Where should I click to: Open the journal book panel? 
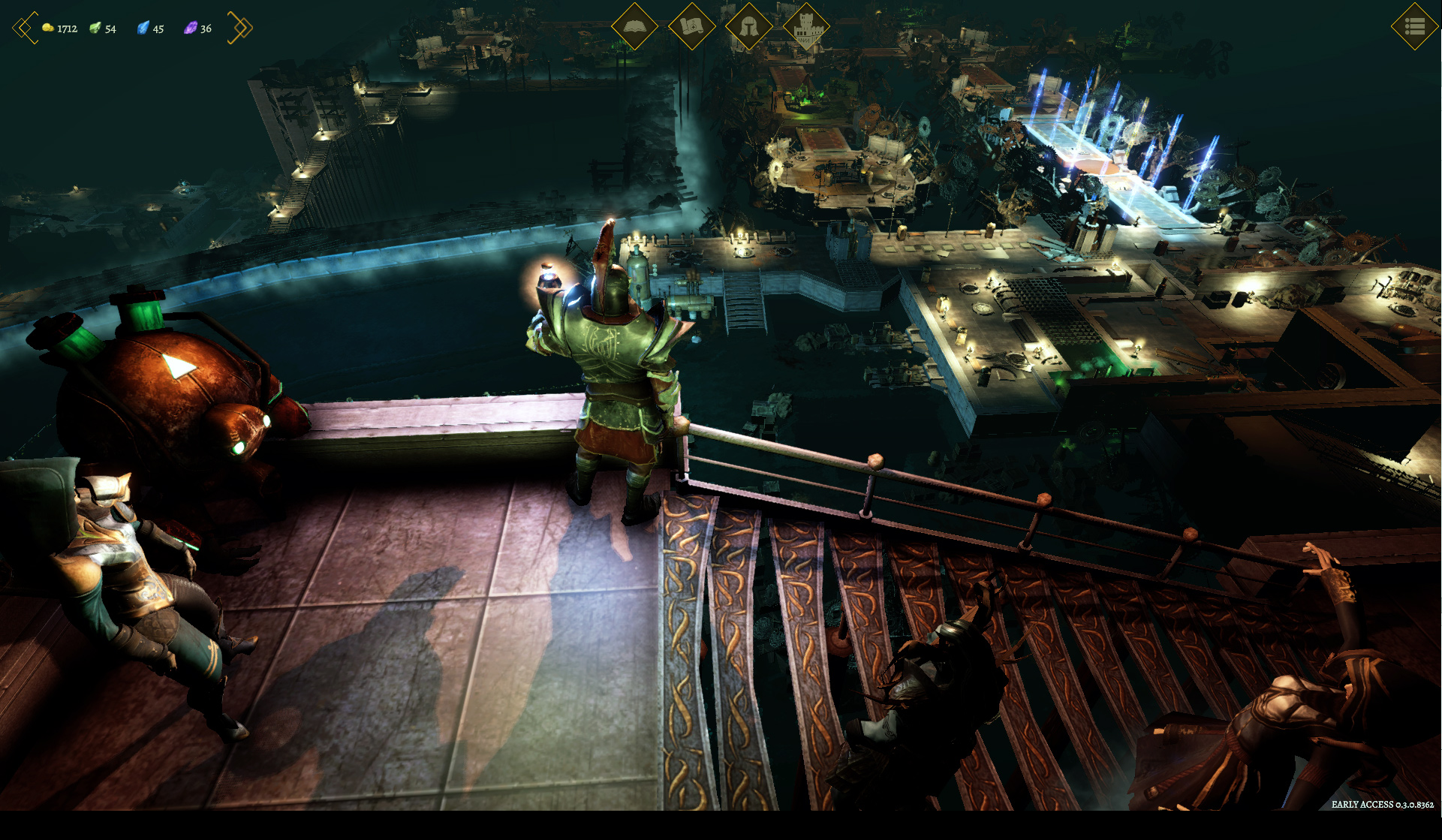[634, 26]
